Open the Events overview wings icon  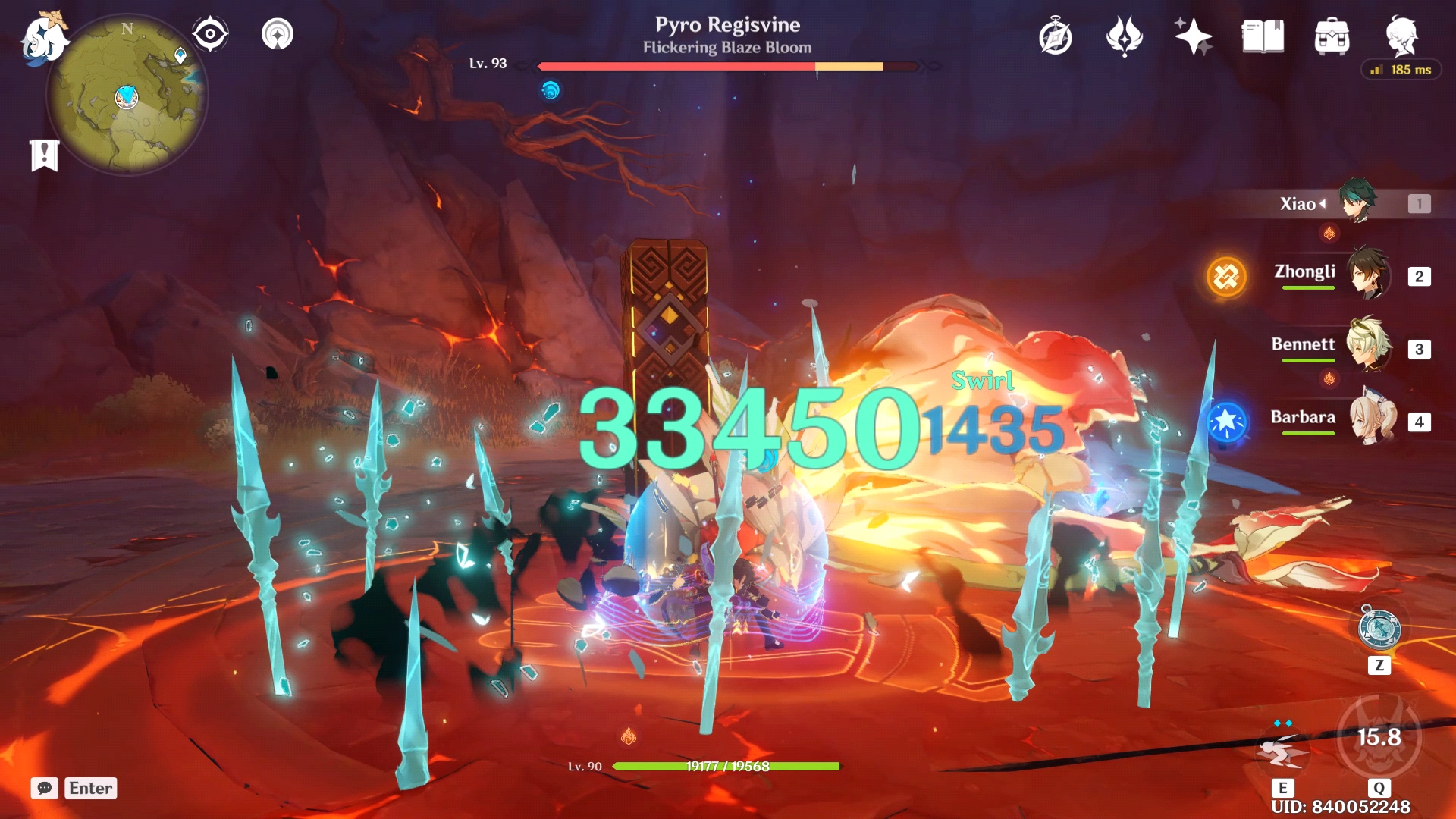(1124, 36)
